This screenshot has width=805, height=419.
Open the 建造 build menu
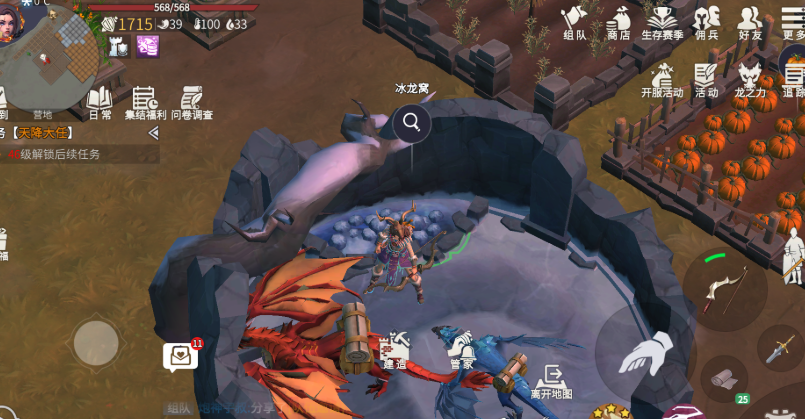click(x=394, y=350)
